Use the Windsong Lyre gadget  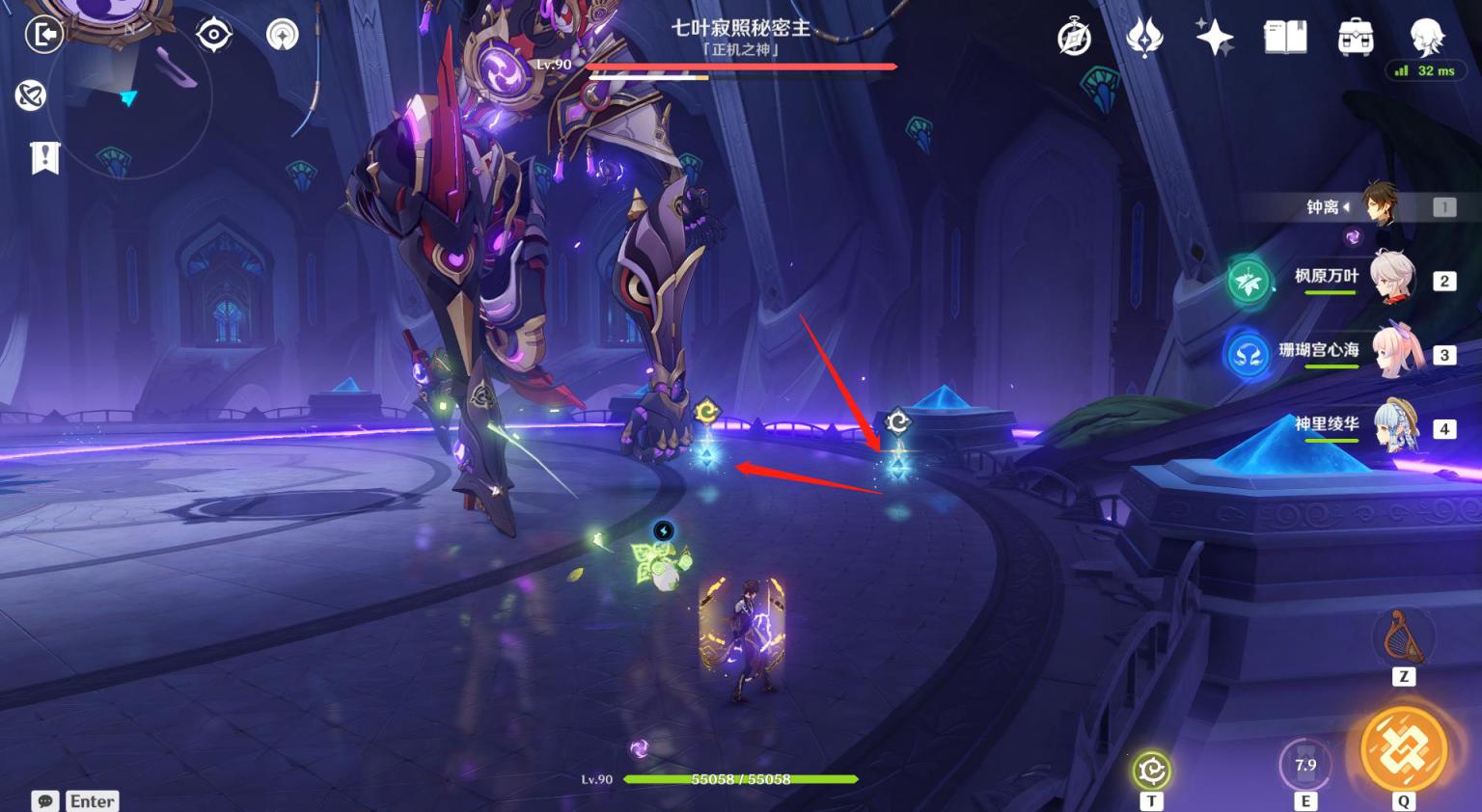1404,638
